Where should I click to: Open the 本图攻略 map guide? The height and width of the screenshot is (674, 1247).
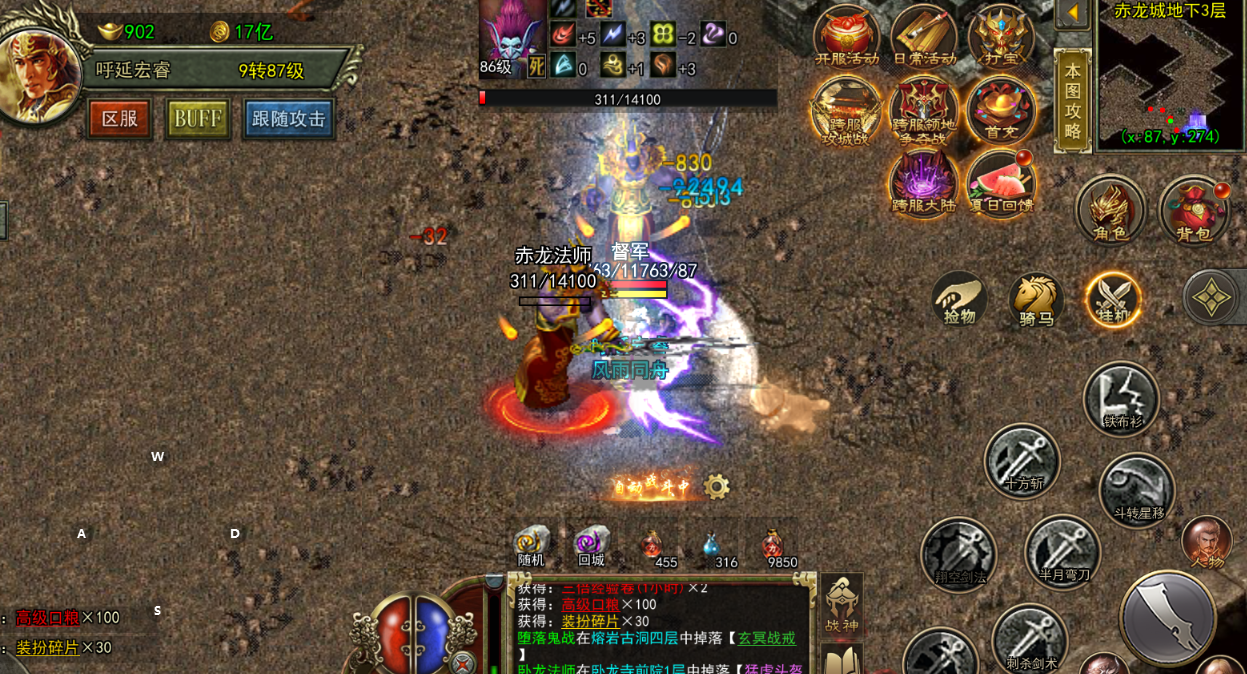tap(1072, 100)
